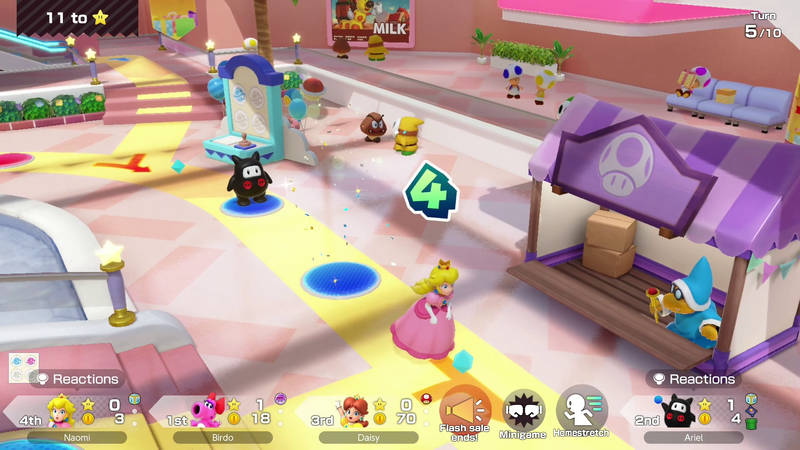Click the Minigame event icon
This screenshot has height=450, width=800.
click(x=523, y=408)
